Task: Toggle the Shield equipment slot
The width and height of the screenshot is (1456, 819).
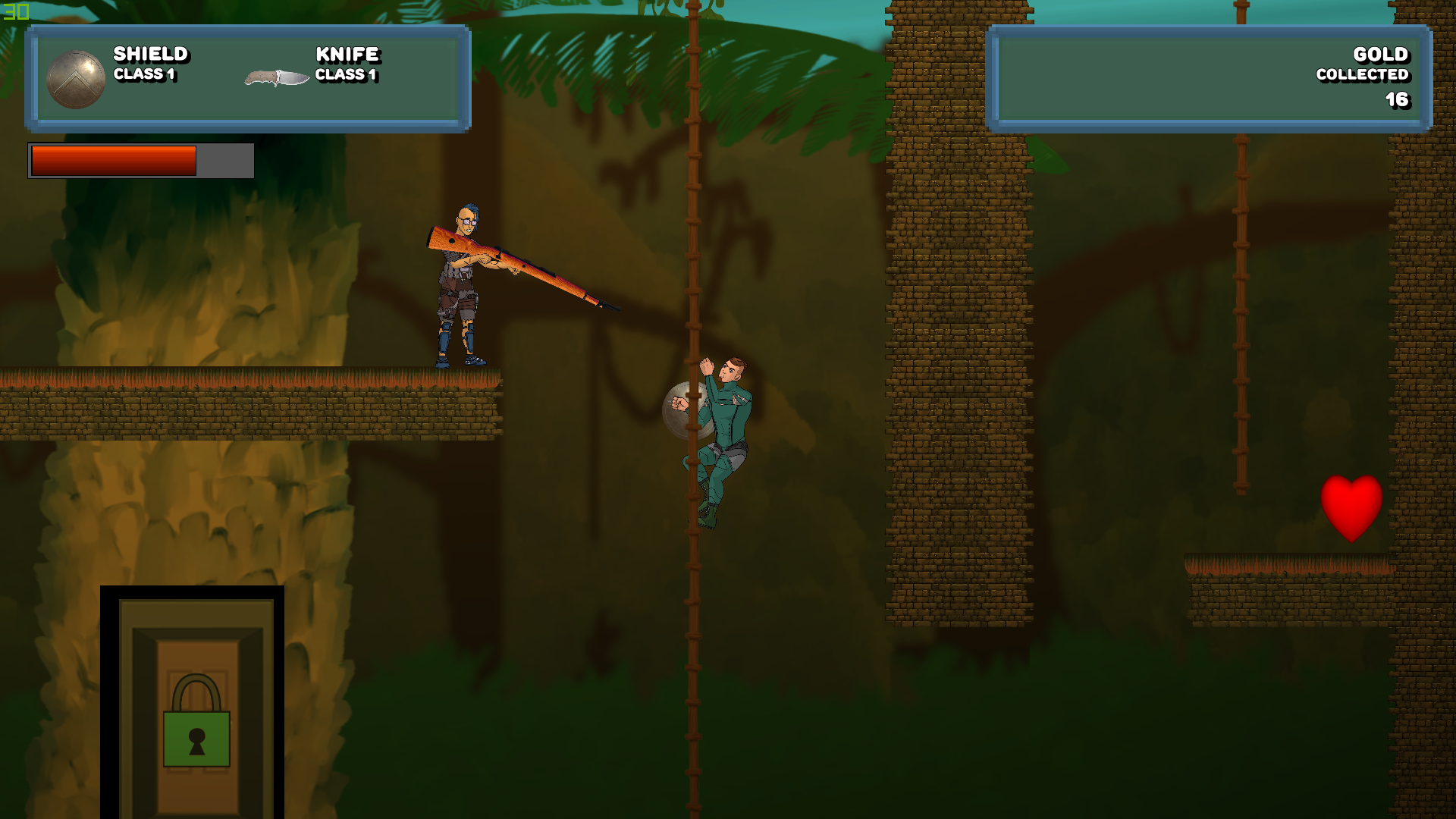Action: 76,78
